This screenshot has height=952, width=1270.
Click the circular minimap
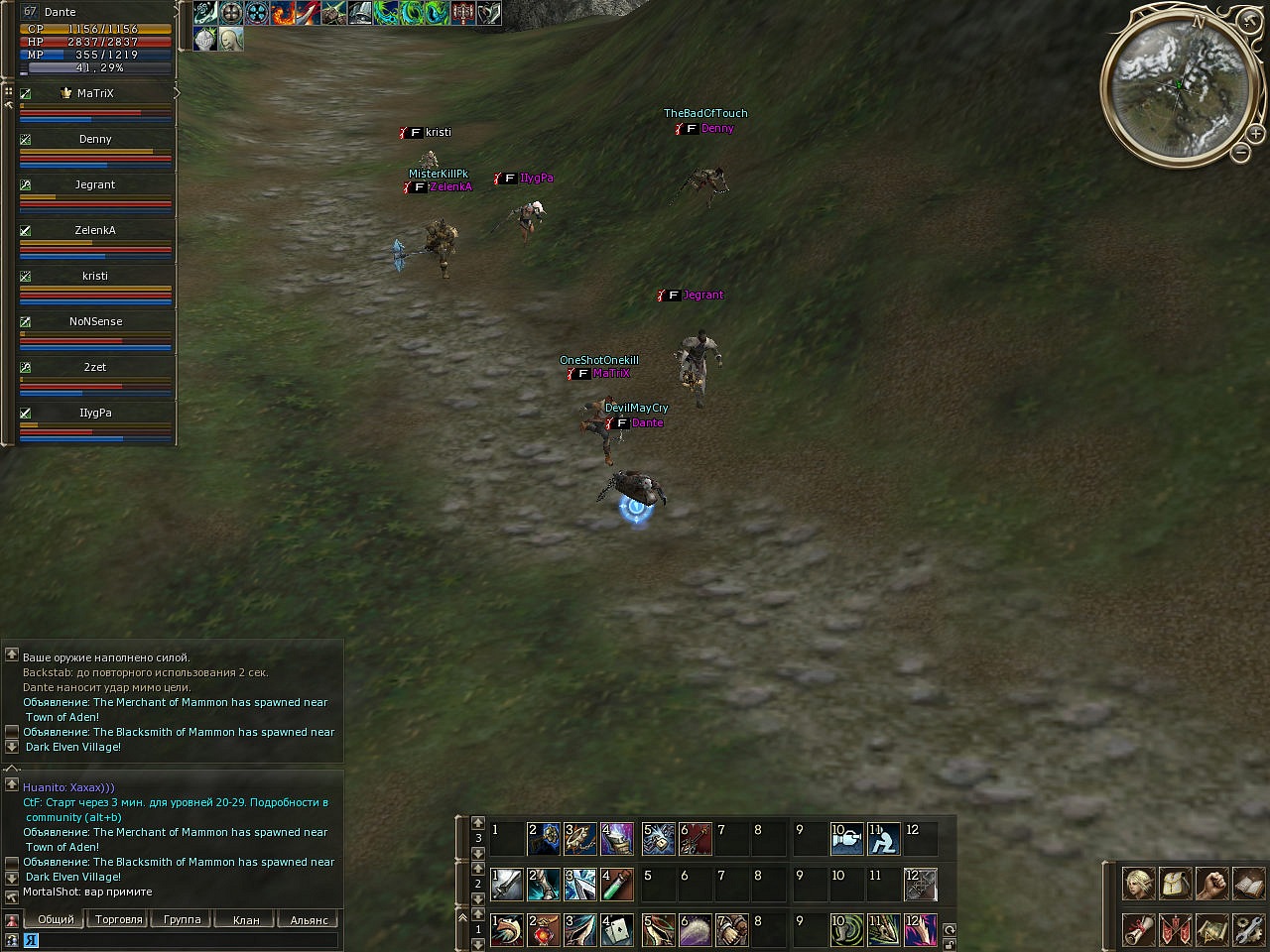(x=1178, y=85)
